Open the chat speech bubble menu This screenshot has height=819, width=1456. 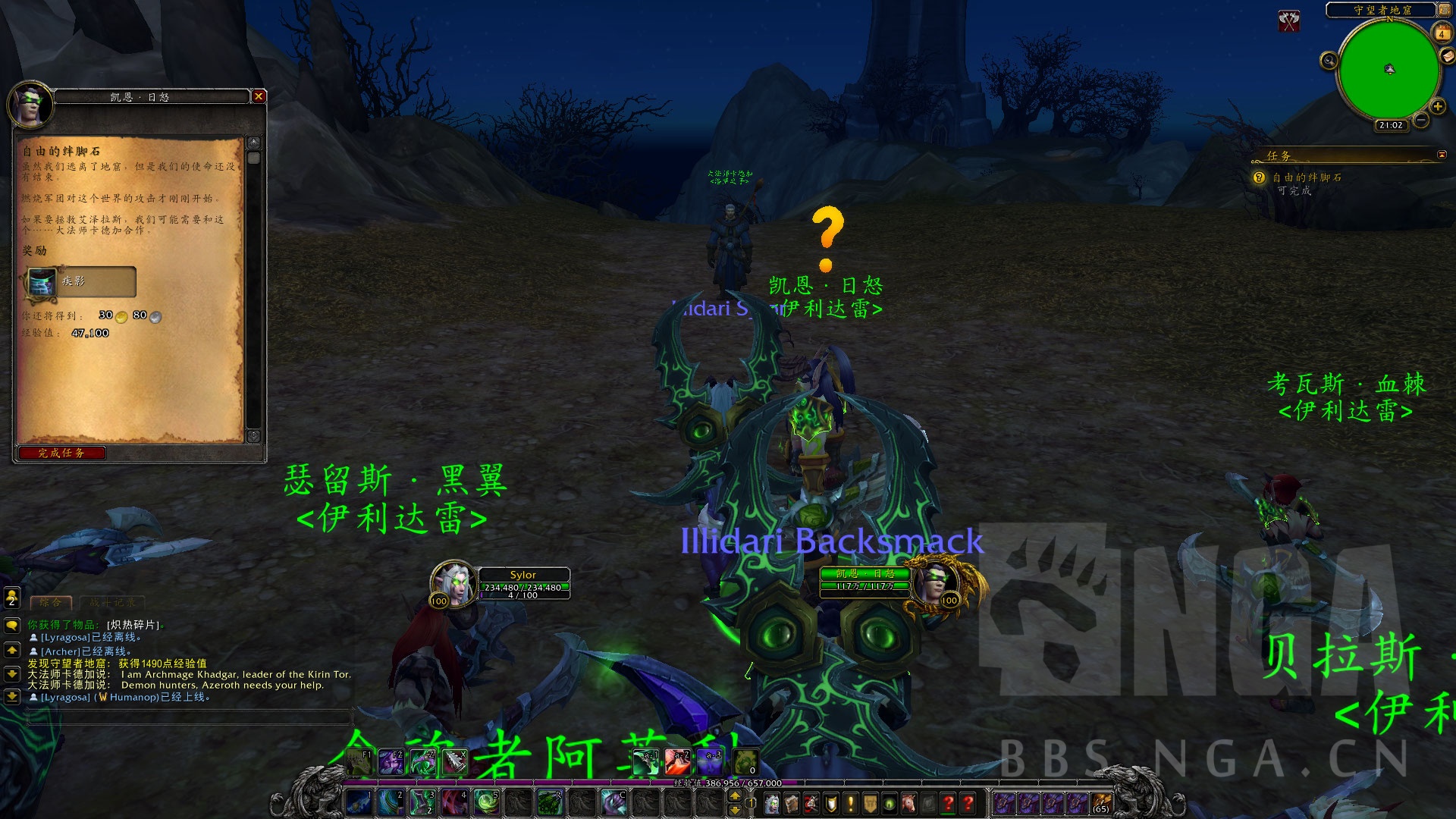[x=12, y=626]
